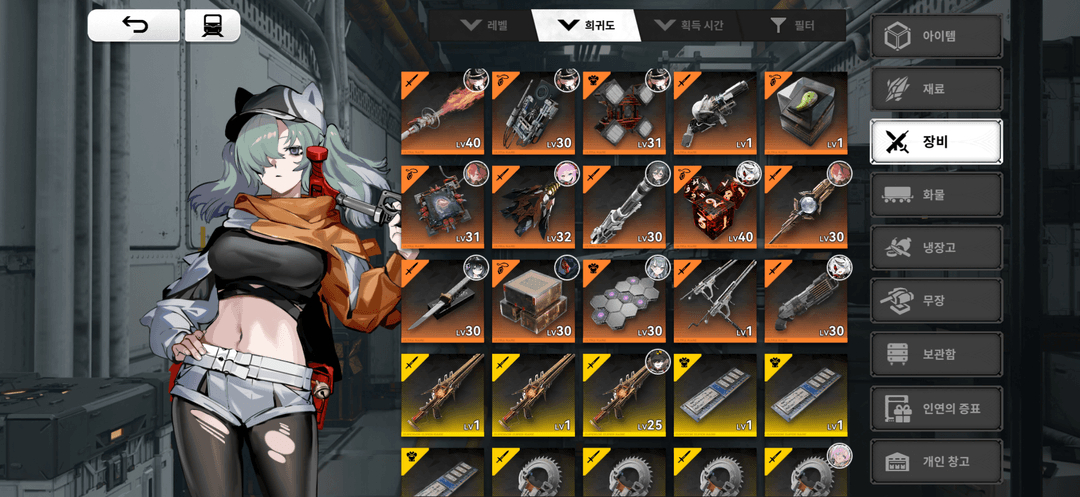Select the knife item at level 30
1080x497 pixels.
(x=442, y=302)
